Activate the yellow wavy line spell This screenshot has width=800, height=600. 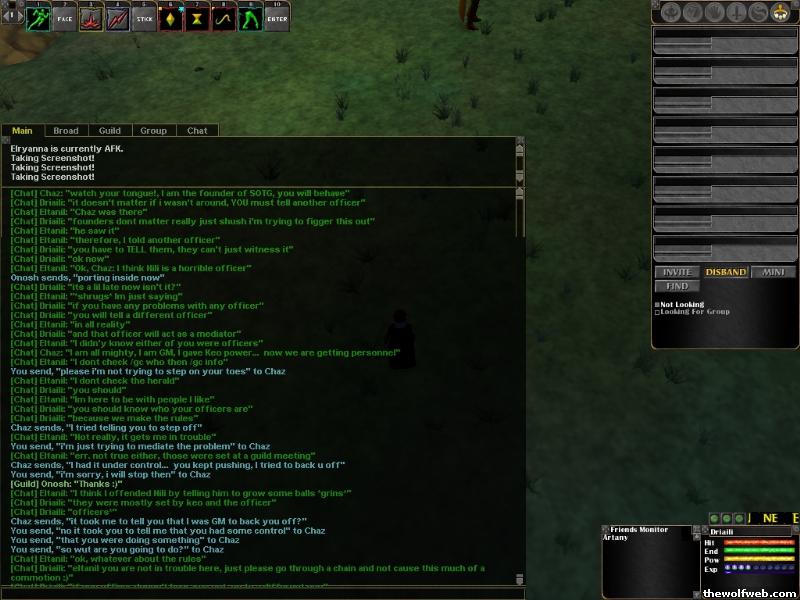point(224,17)
